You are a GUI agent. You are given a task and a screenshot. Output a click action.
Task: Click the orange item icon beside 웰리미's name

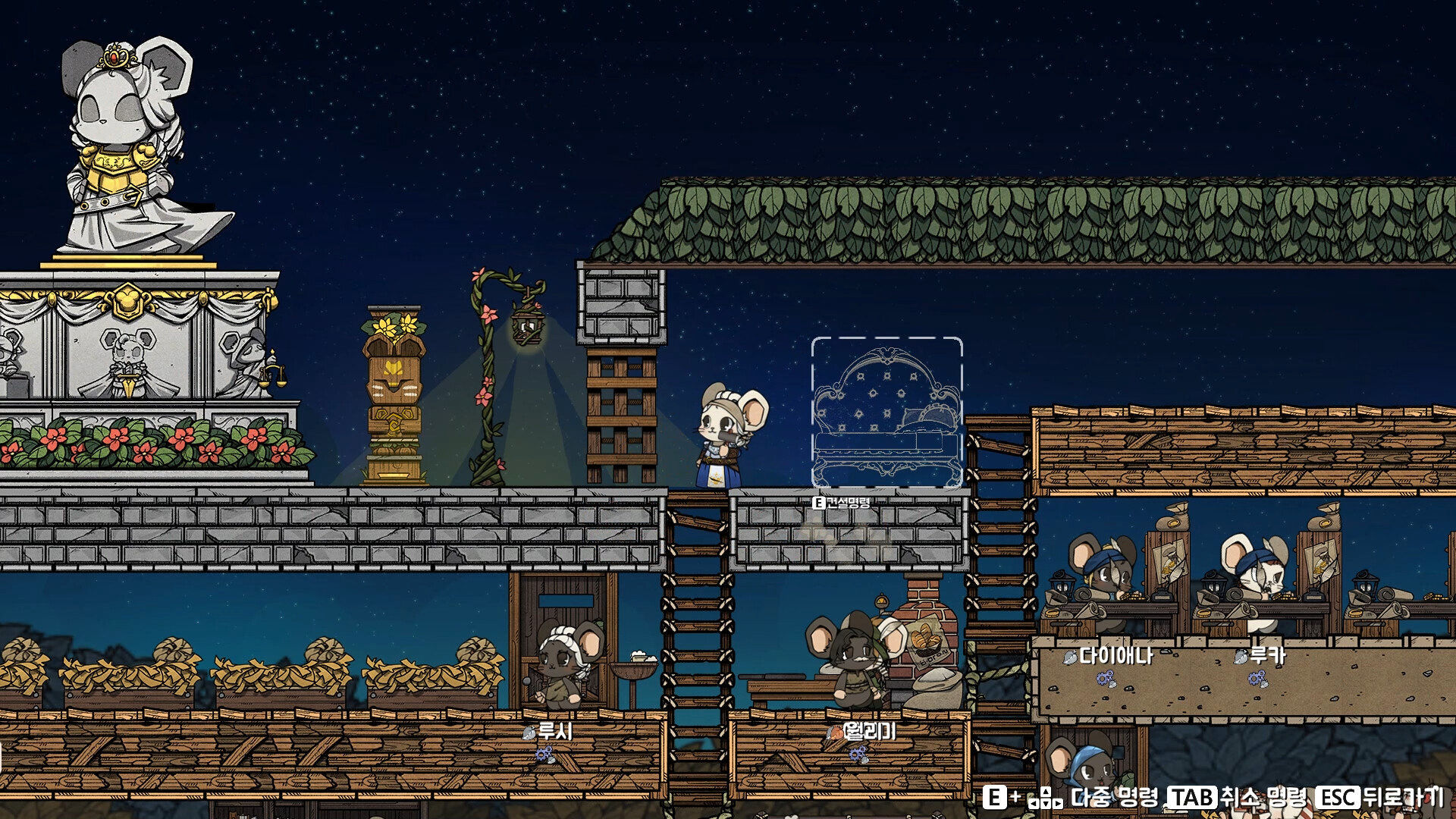[837, 733]
